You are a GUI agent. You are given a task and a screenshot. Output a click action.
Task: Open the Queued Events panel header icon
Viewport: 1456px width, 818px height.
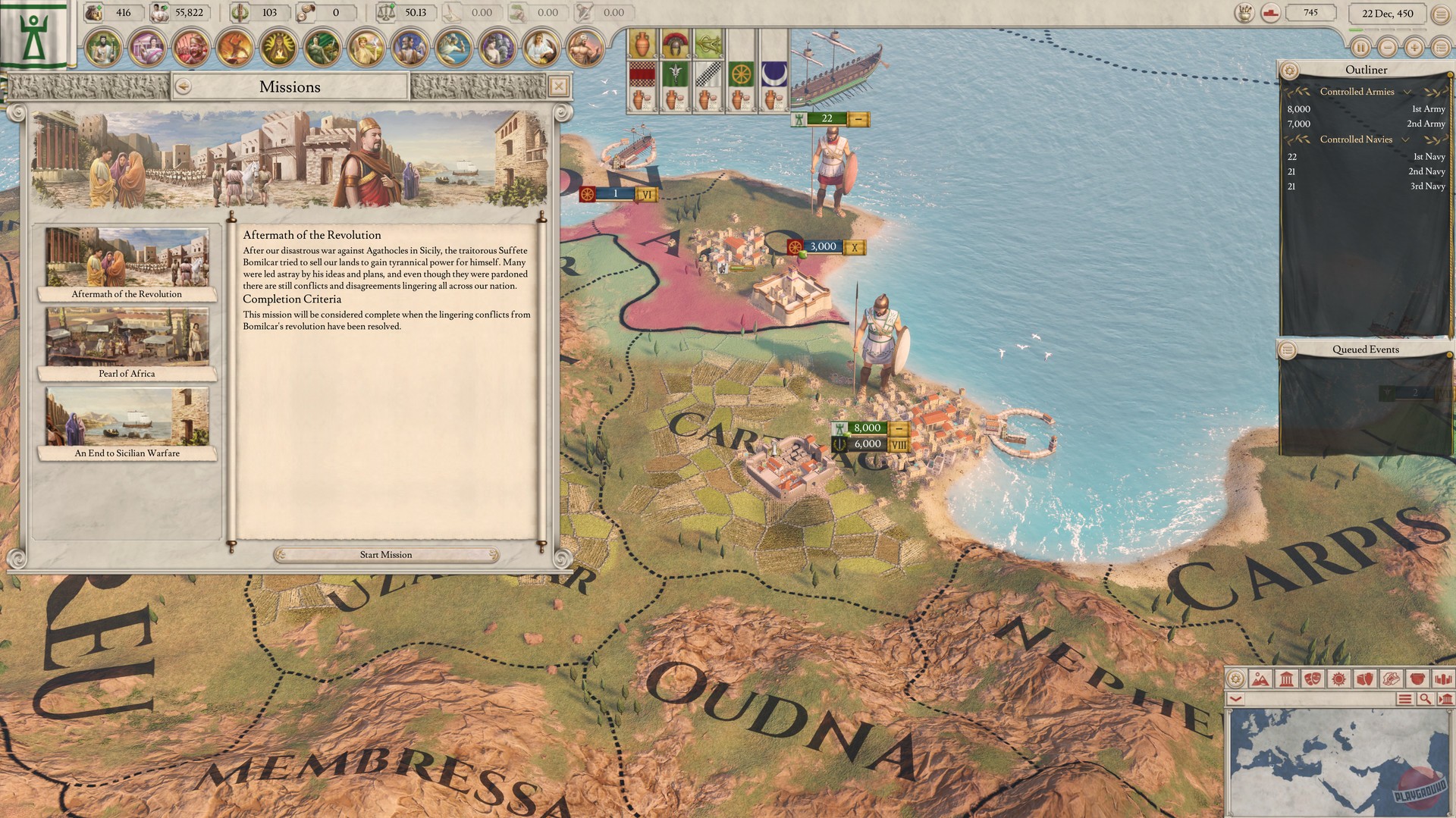coord(1288,349)
